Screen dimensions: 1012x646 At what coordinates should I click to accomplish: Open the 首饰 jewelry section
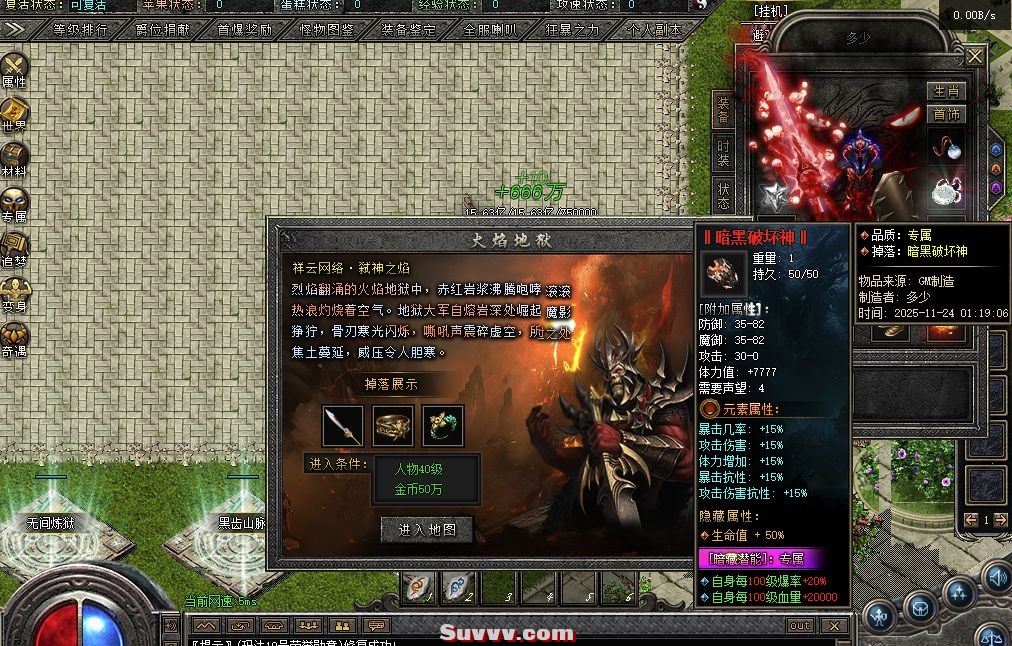click(x=946, y=114)
